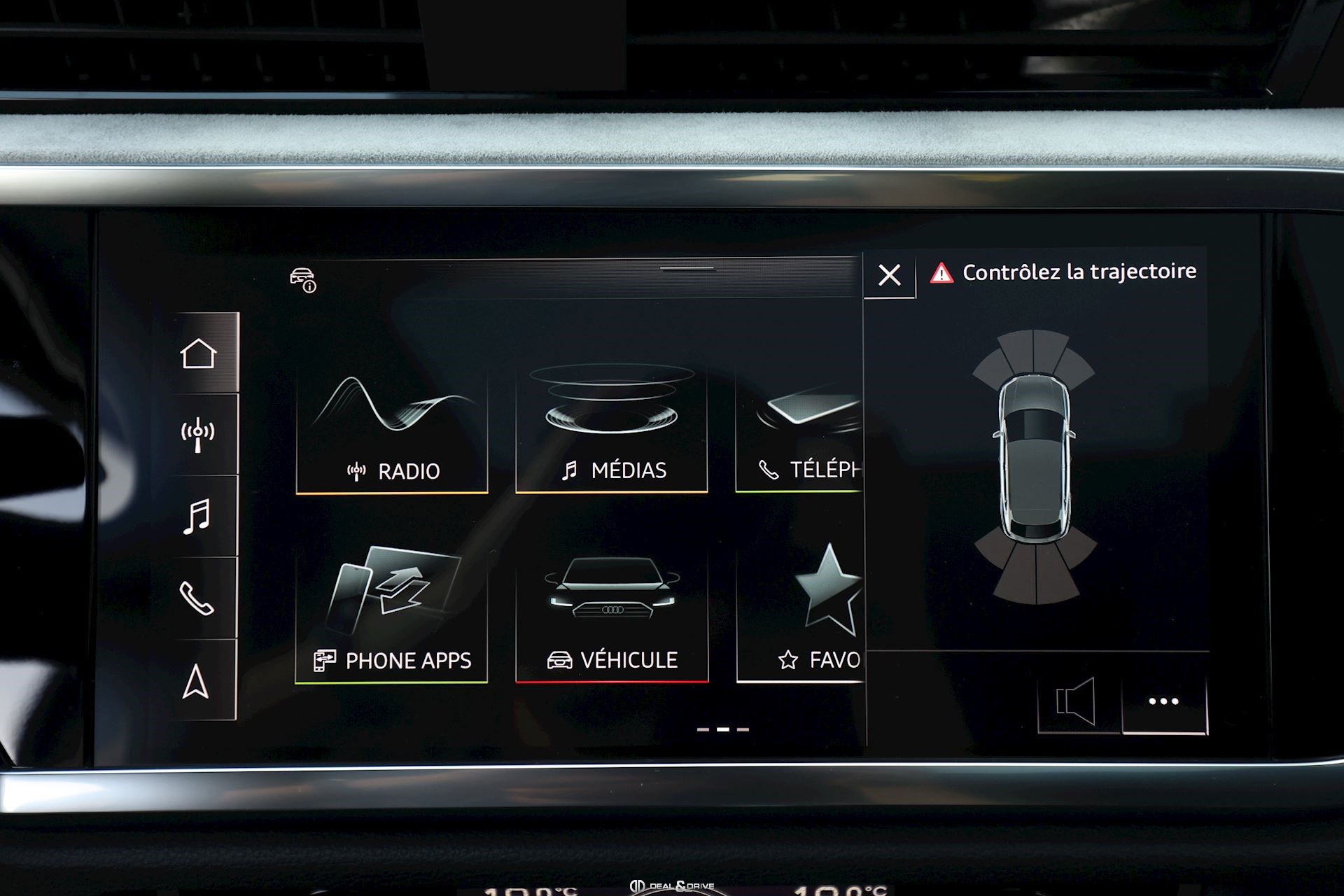Image resolution: width=1344 pixels, height=896 pixels.
Task: Open the three-dot more options button
Action: click(1163, 701)
